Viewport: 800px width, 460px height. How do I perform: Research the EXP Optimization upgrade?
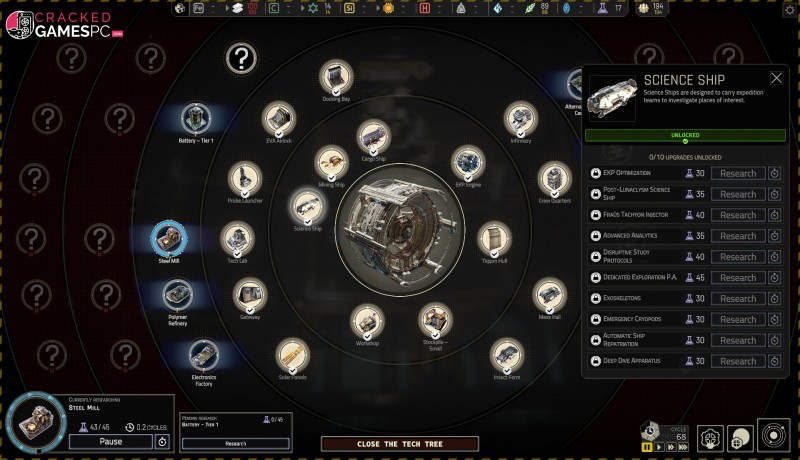[738, 173]
